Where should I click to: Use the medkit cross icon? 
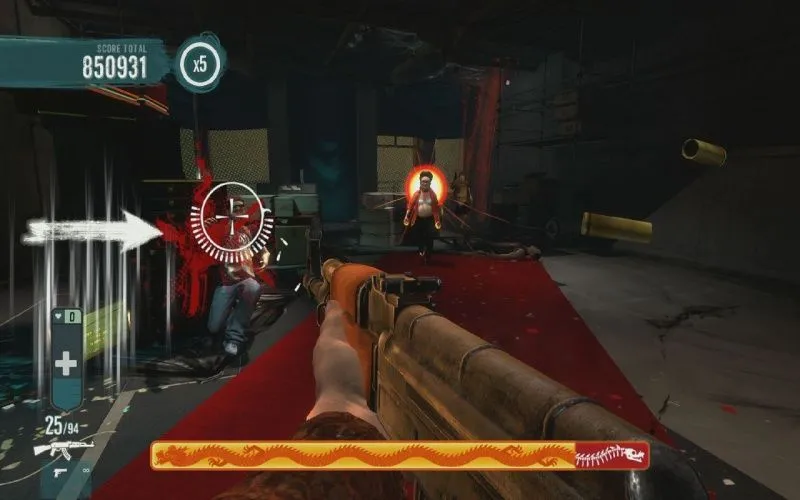(x=67, y=363)
